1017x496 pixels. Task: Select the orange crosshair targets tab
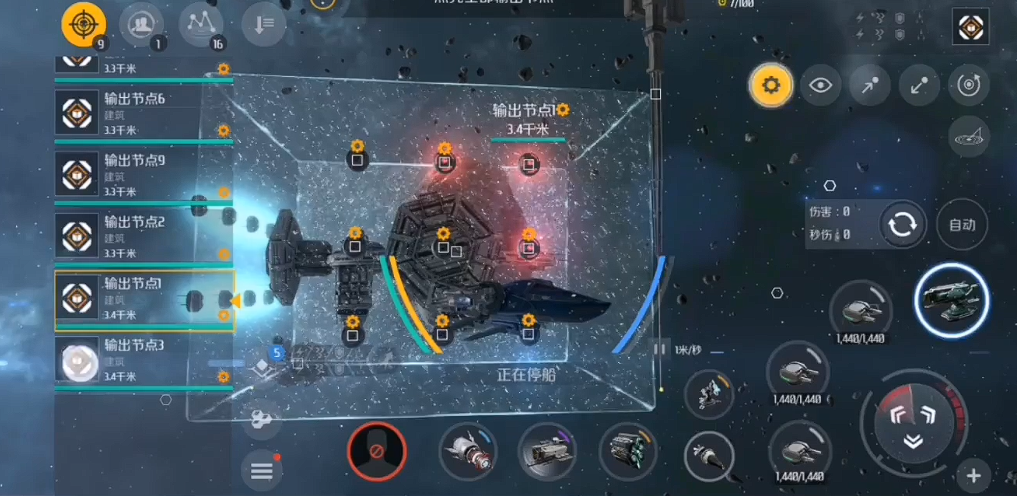[83, 25]
